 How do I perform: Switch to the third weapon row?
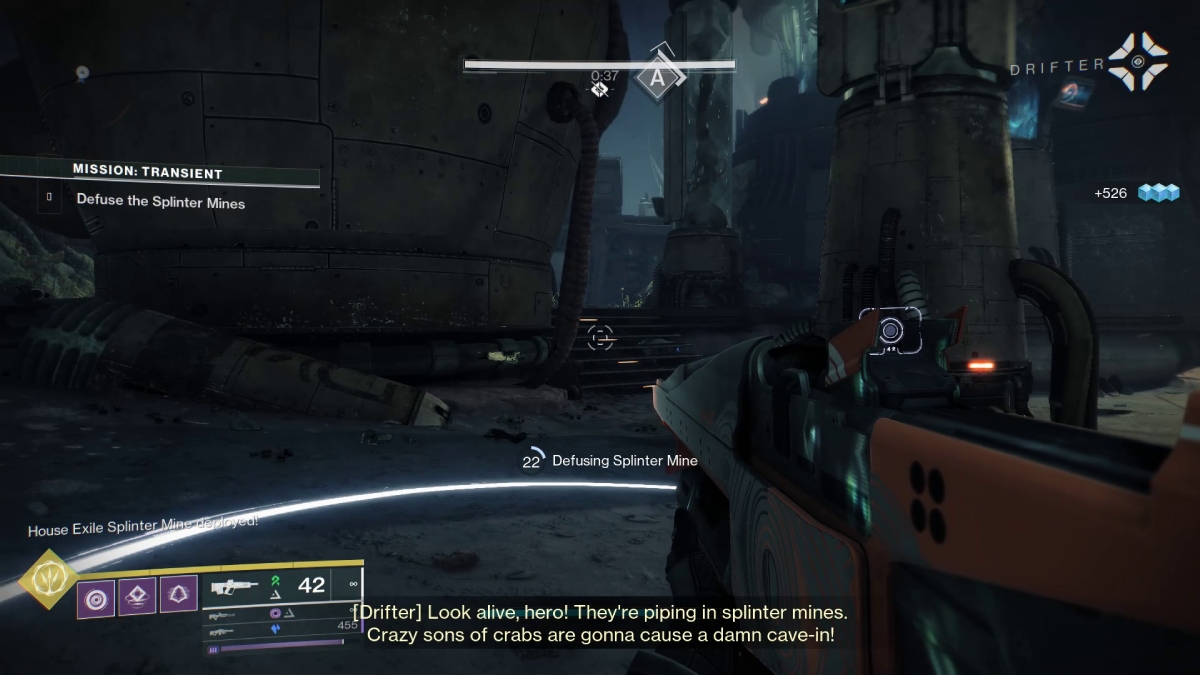[223, 631]
